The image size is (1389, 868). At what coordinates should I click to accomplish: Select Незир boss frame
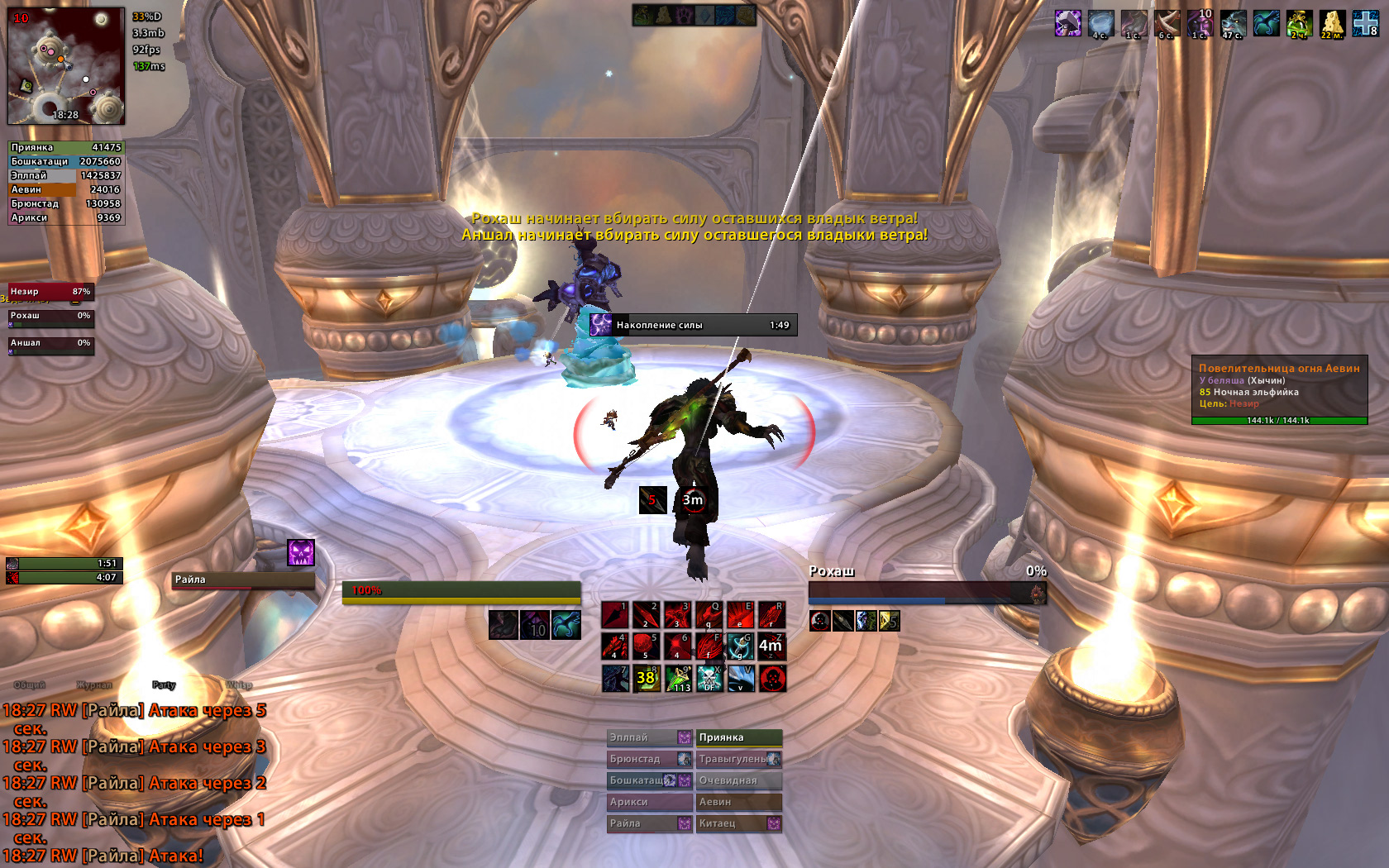[x=50, y=292]
